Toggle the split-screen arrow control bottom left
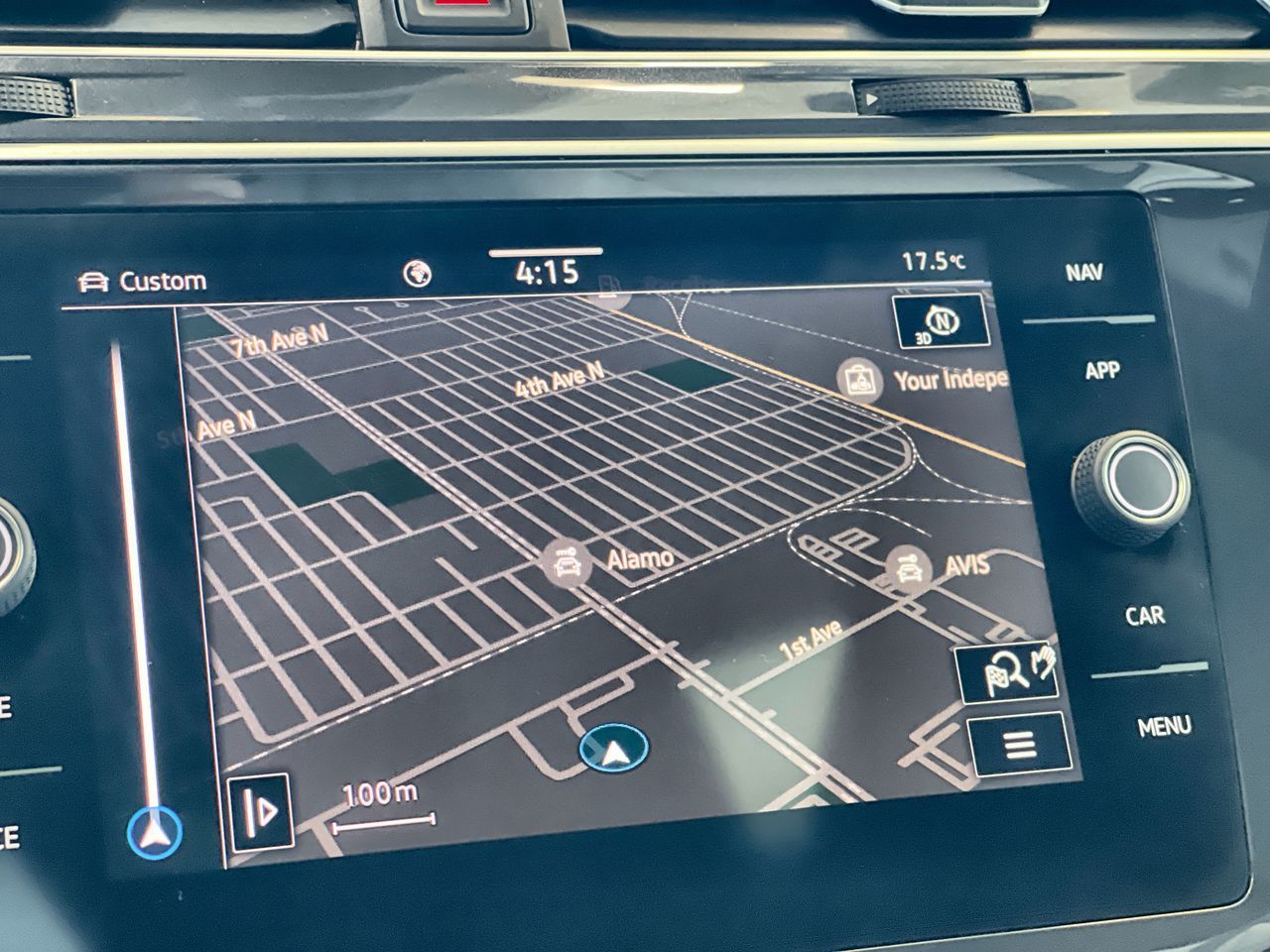The width and height of the screenshot is (1270, 952). pyautogui.click(x=260, y=813)
